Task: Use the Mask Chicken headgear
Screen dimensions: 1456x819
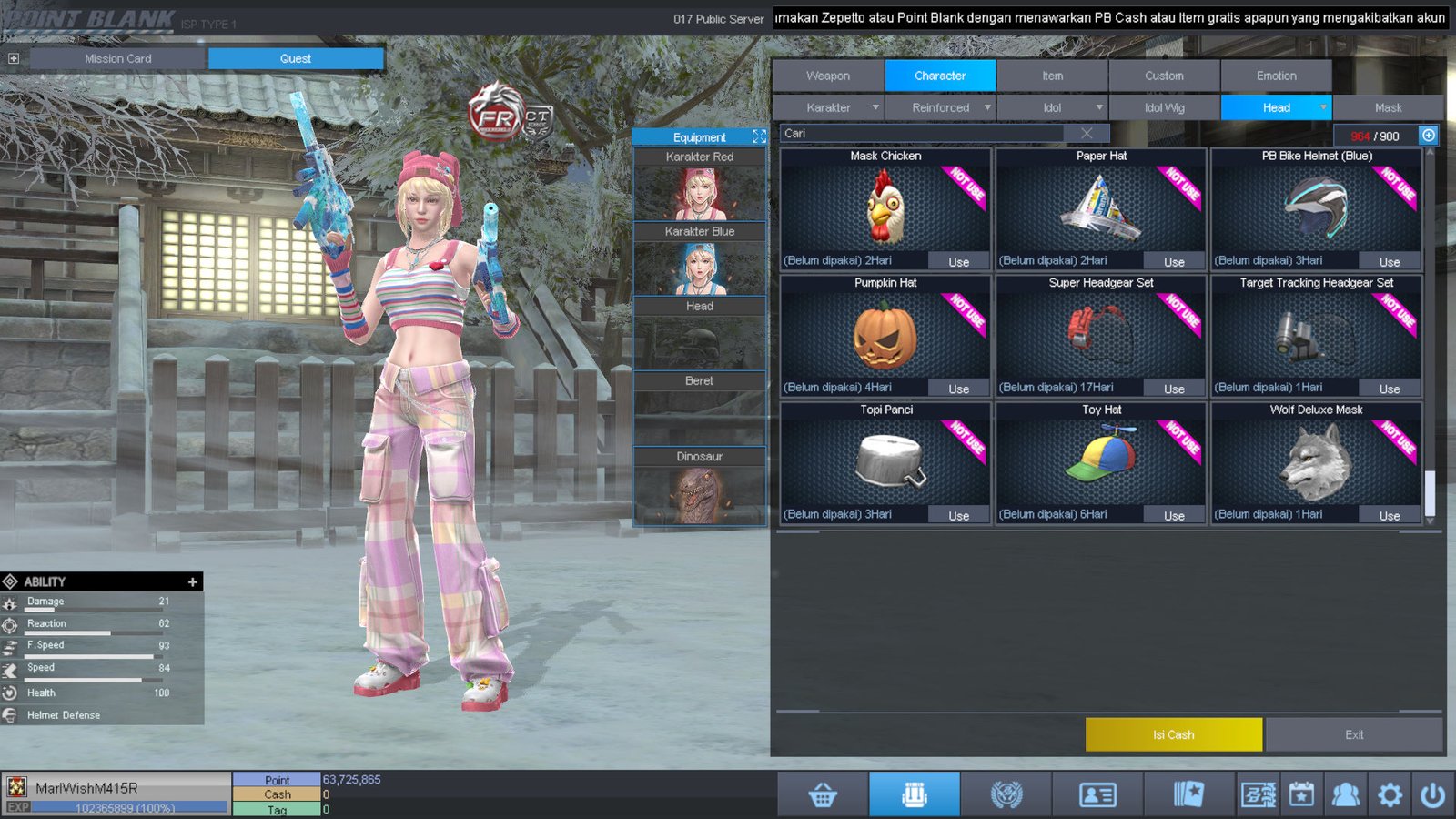Action: (959, 261)
